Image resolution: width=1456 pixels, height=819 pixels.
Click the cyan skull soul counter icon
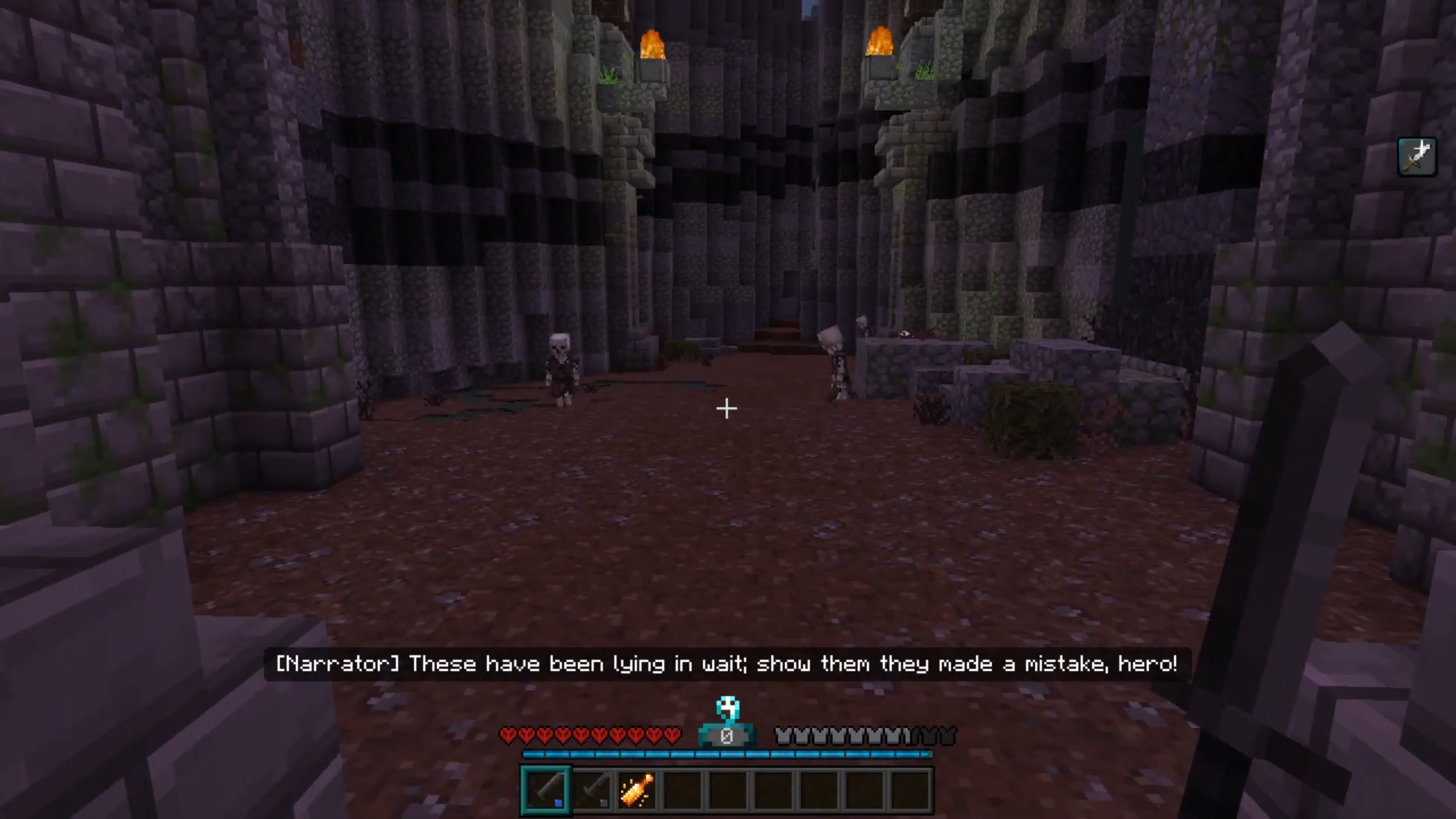tap(727, 708)
